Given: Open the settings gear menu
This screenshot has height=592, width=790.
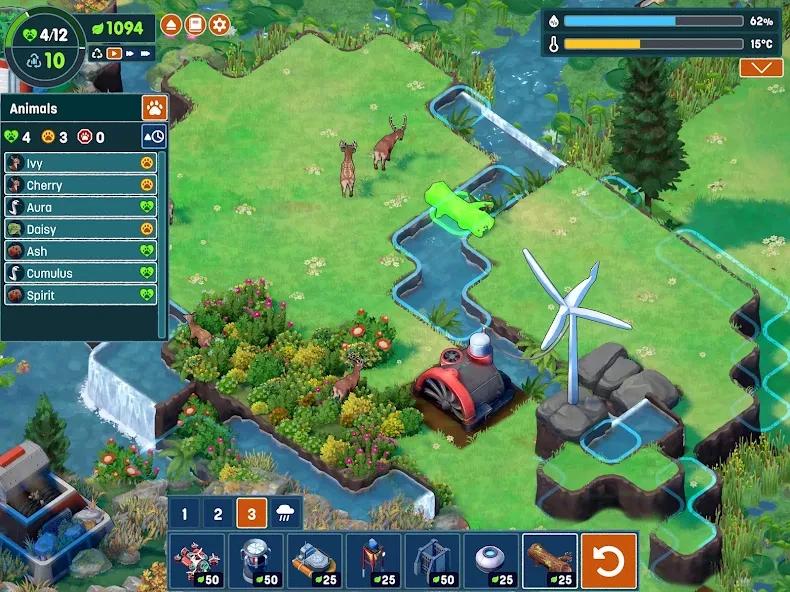Looking at the screenshot, I should [219, 25].
